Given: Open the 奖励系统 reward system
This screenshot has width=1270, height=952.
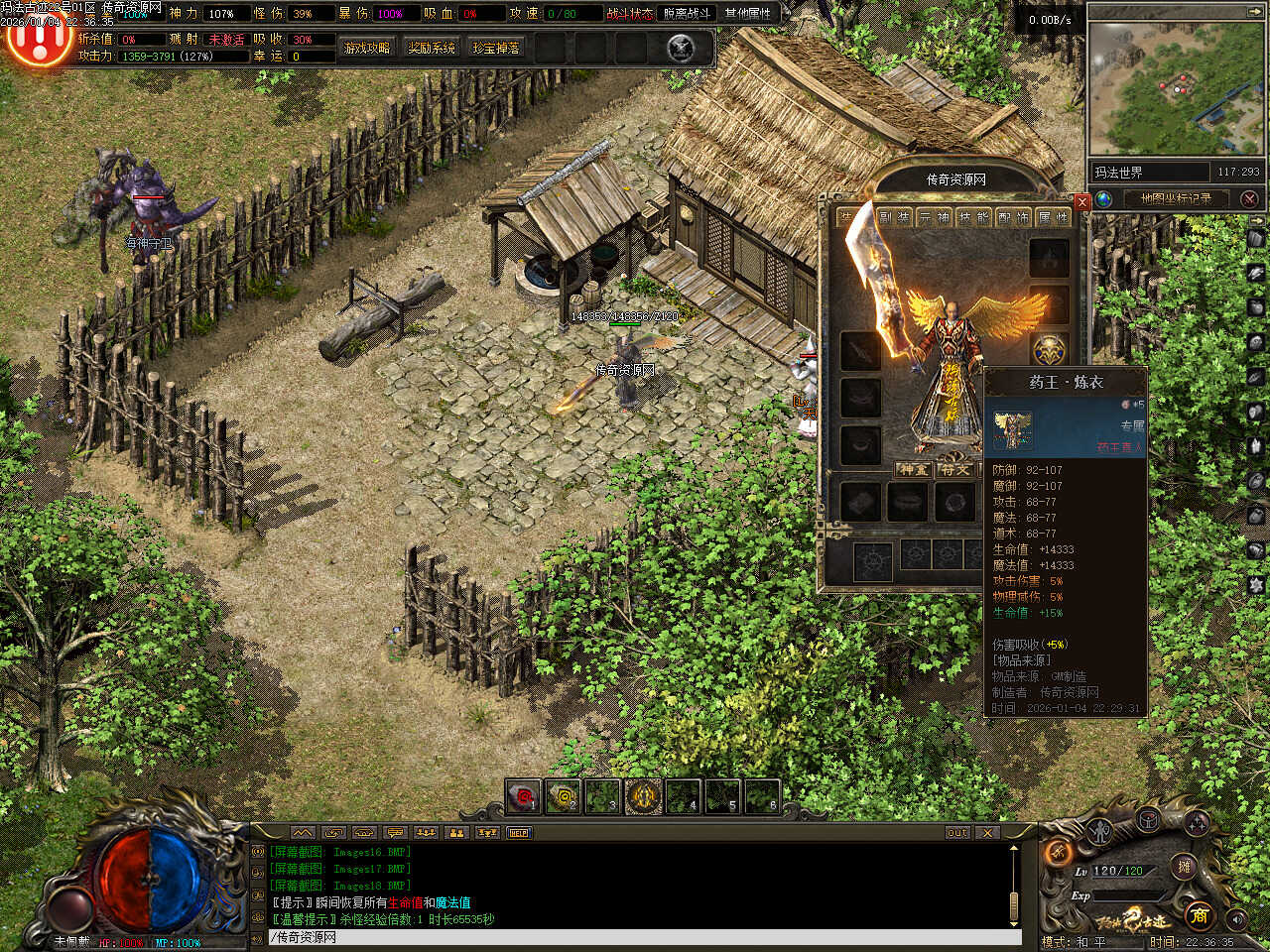Looking at the screenshot, I should tap(432, 48).
